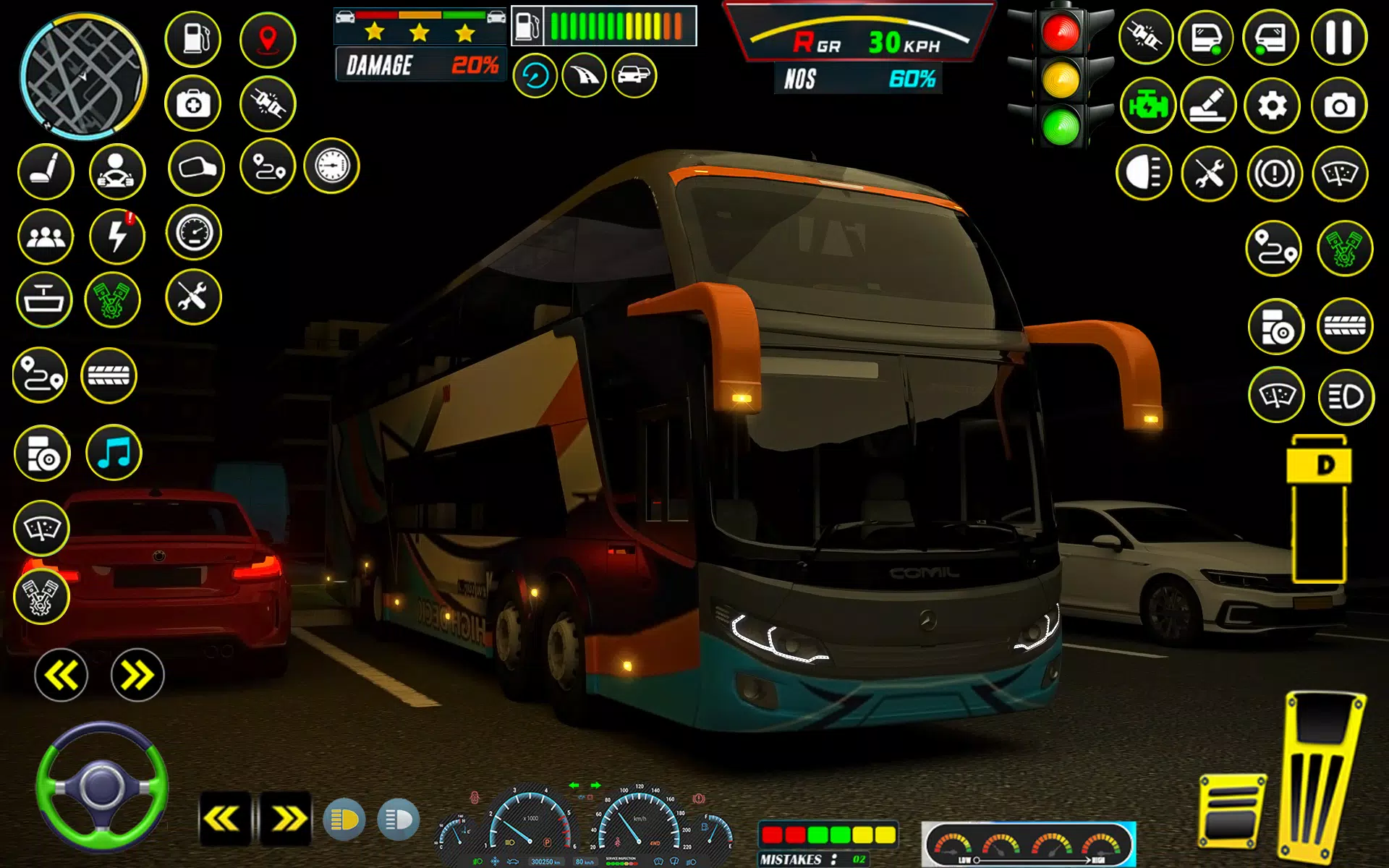This screenshot has height=868, width=1389.
Task: Click the green engine check icon
Action: 1147,106
